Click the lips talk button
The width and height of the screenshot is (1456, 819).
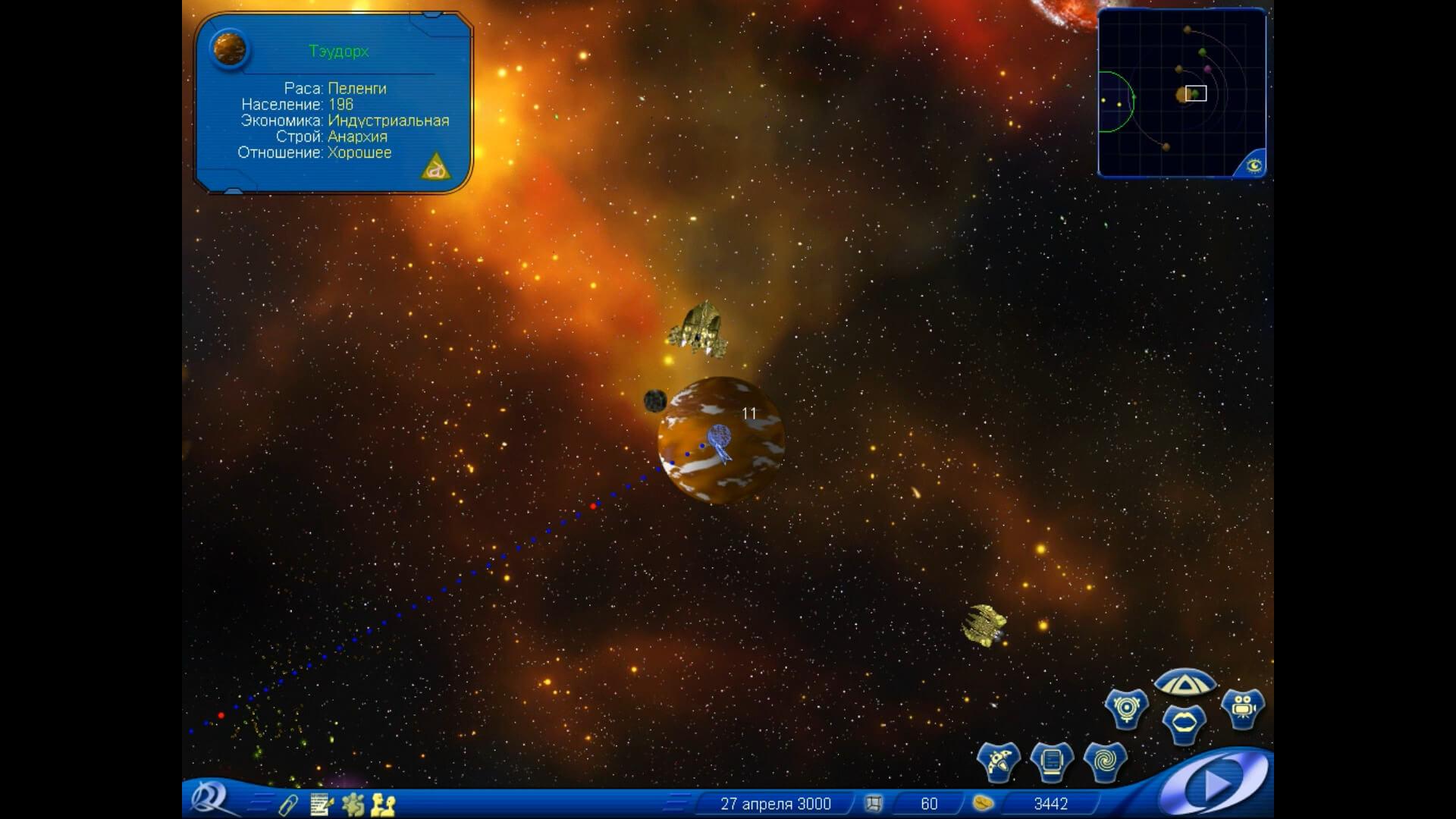point(1184,723)
